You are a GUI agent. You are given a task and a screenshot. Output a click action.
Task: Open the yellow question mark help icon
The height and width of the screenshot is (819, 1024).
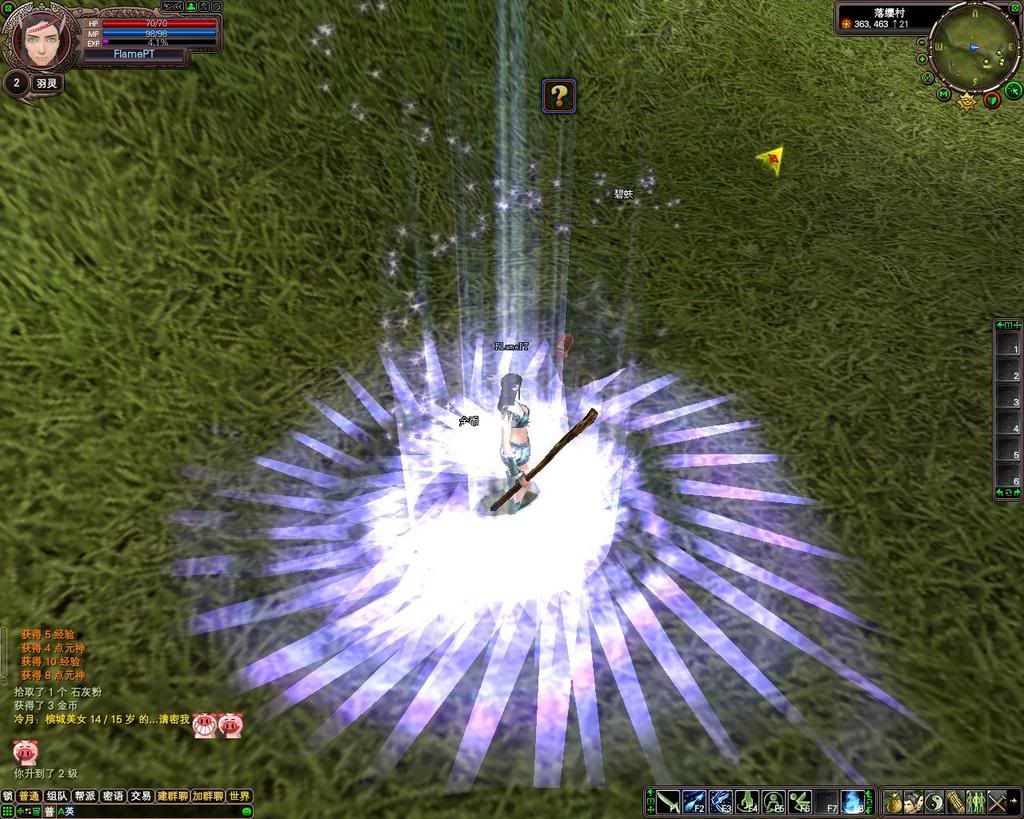559,96
